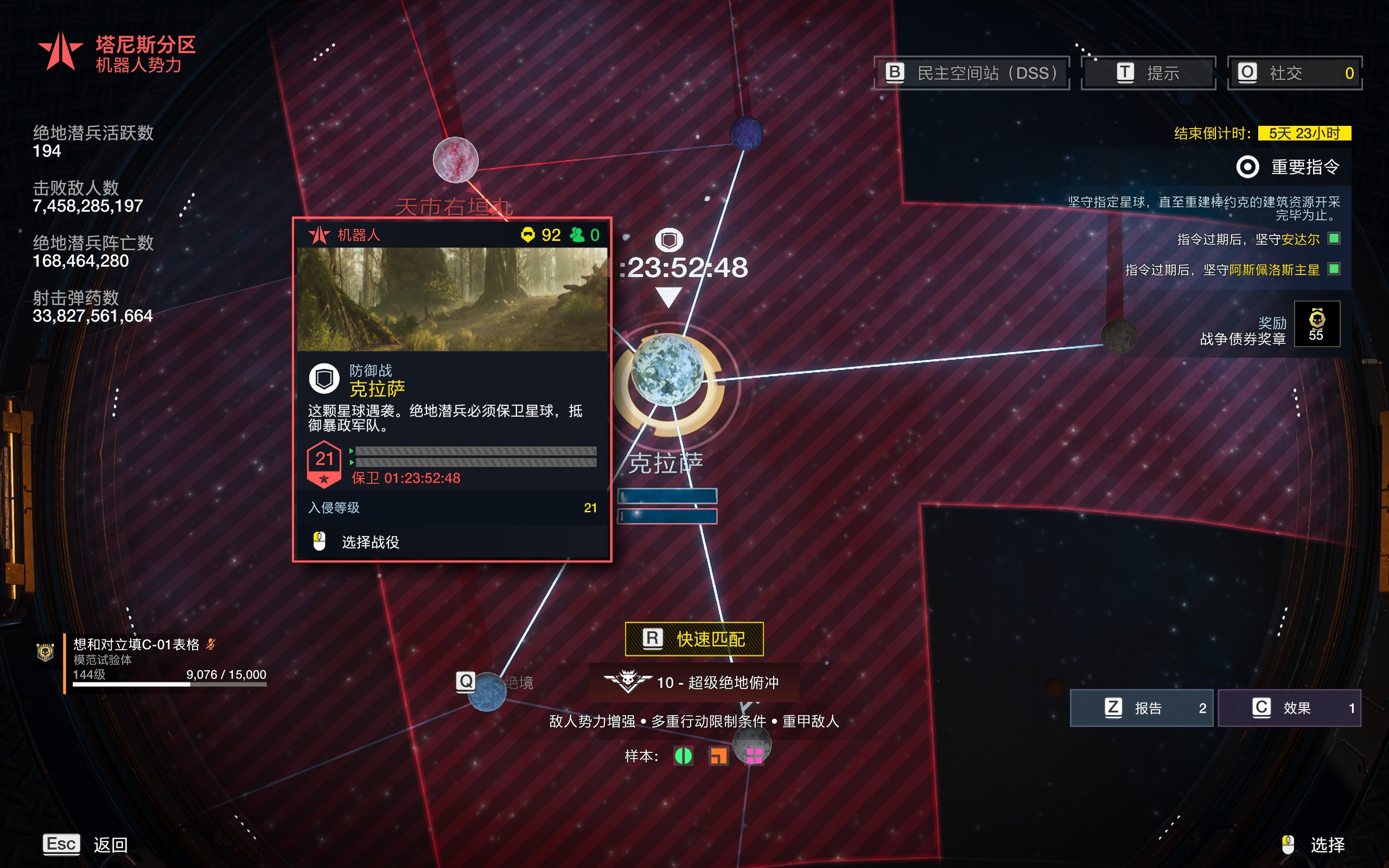Viewport: 1389px width, 868px height.
Task: Go back with the 返回 button
Action: tap(86, 845)
